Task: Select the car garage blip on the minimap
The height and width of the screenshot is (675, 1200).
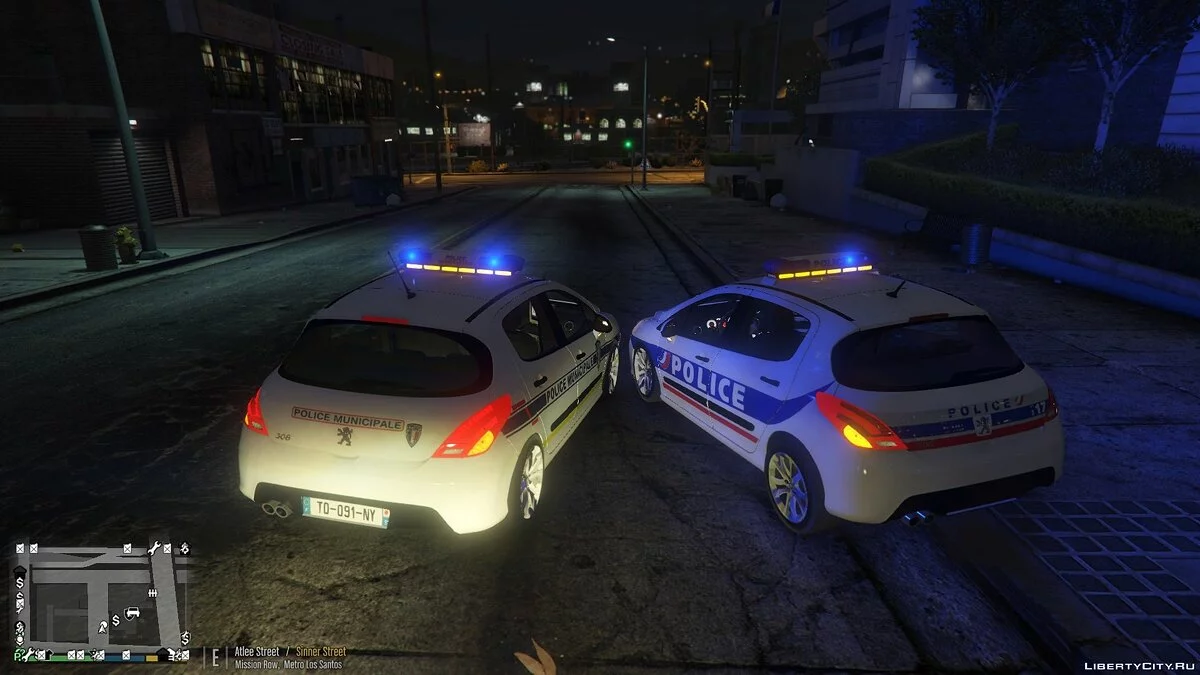Action: coord(132,612)
